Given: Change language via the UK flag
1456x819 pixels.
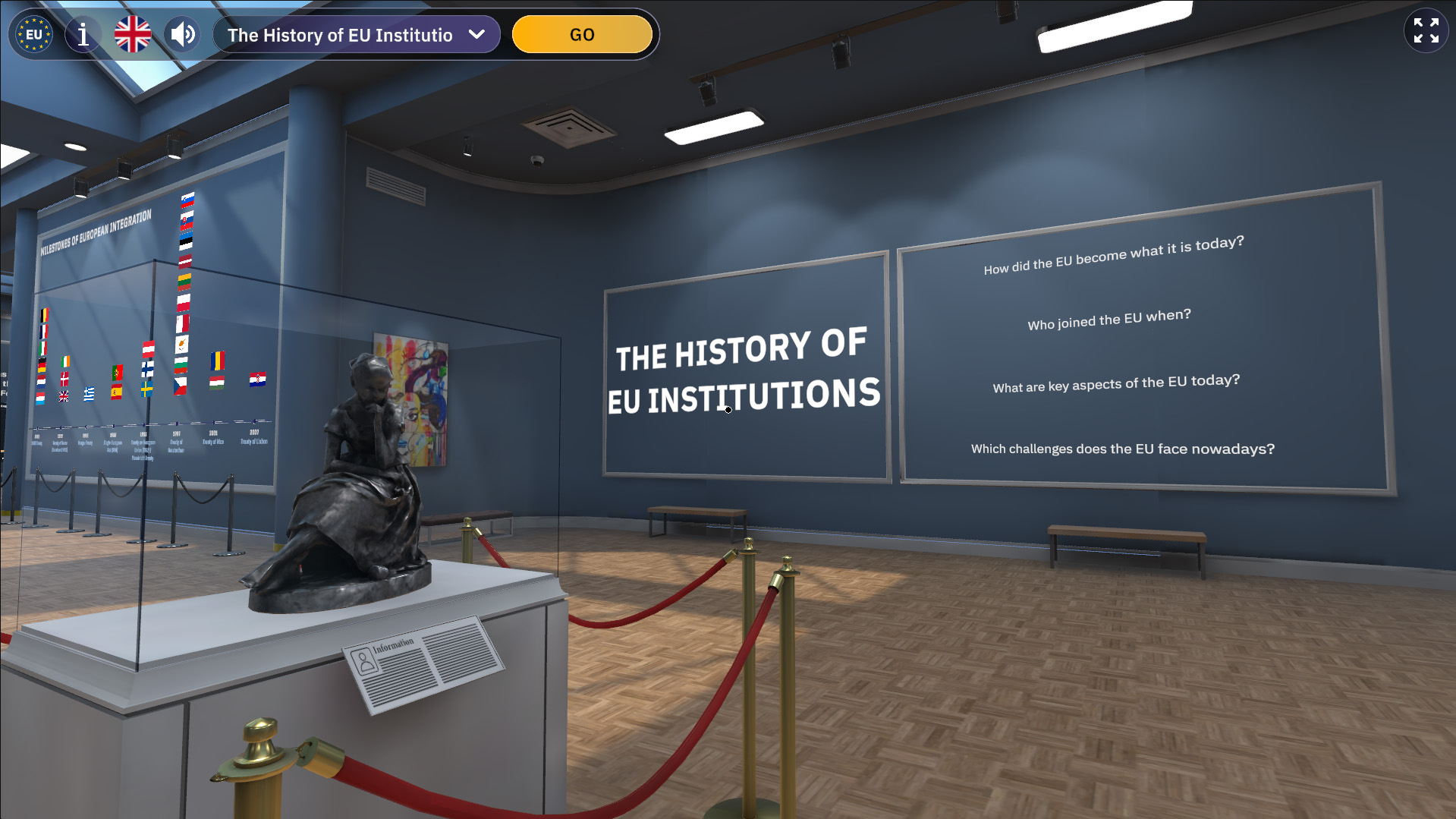Looking at the screenshot, I should click(x=133, y=35).
